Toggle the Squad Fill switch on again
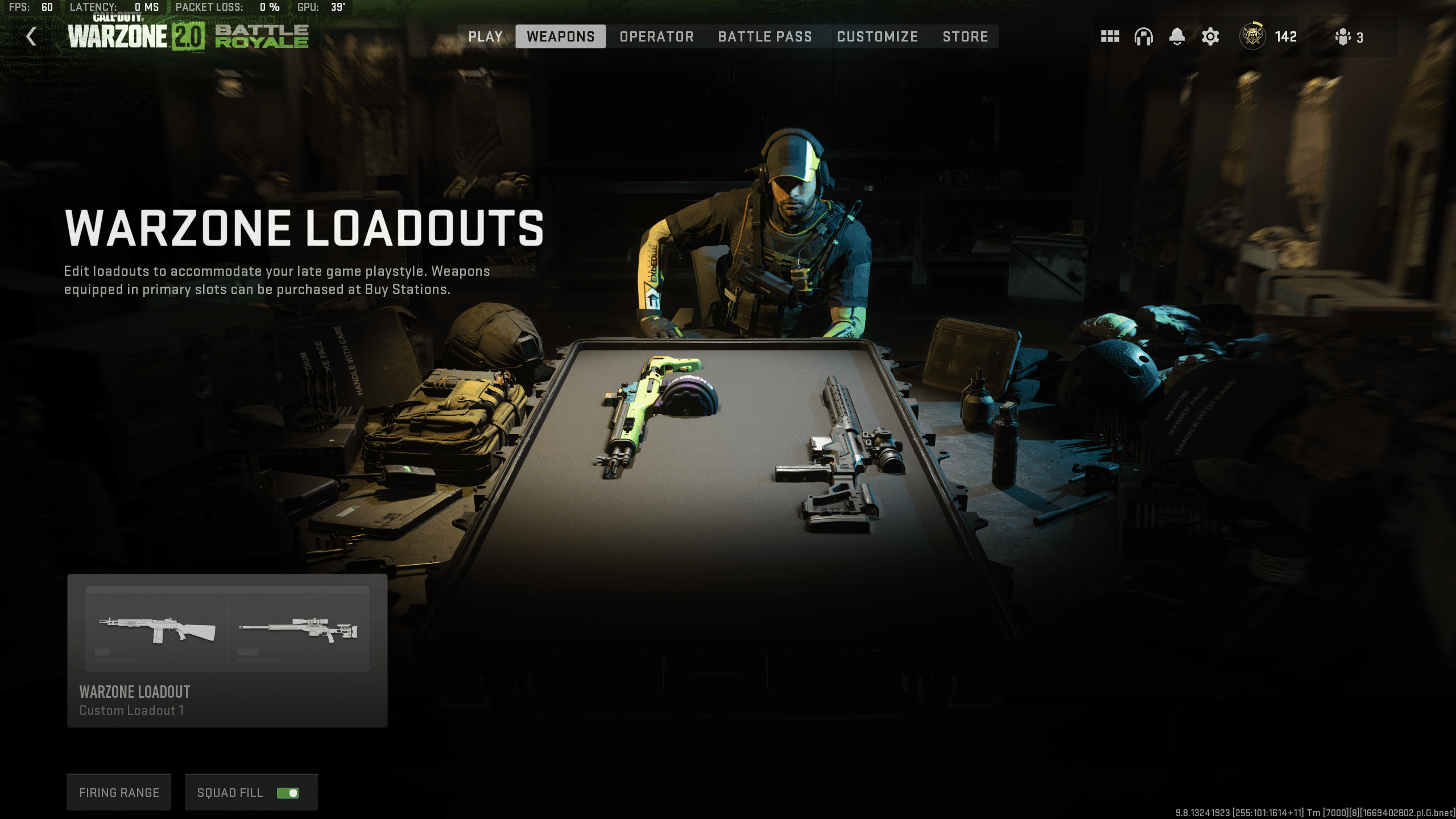Screen dimensions: 1456x819 pyautogui.click(x=287, y=792)
